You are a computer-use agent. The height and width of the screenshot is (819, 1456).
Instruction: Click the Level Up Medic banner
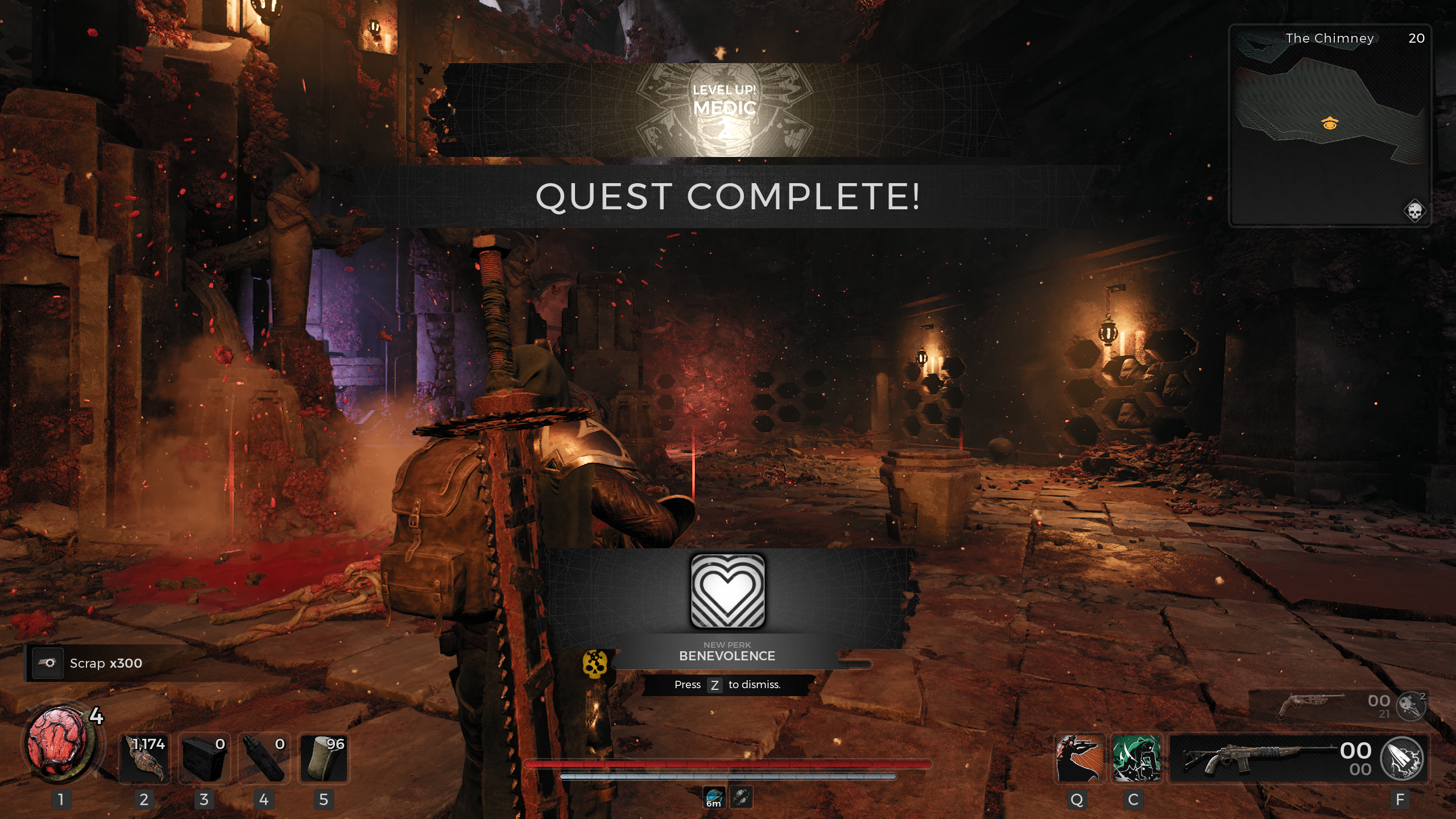click(725, 109)
